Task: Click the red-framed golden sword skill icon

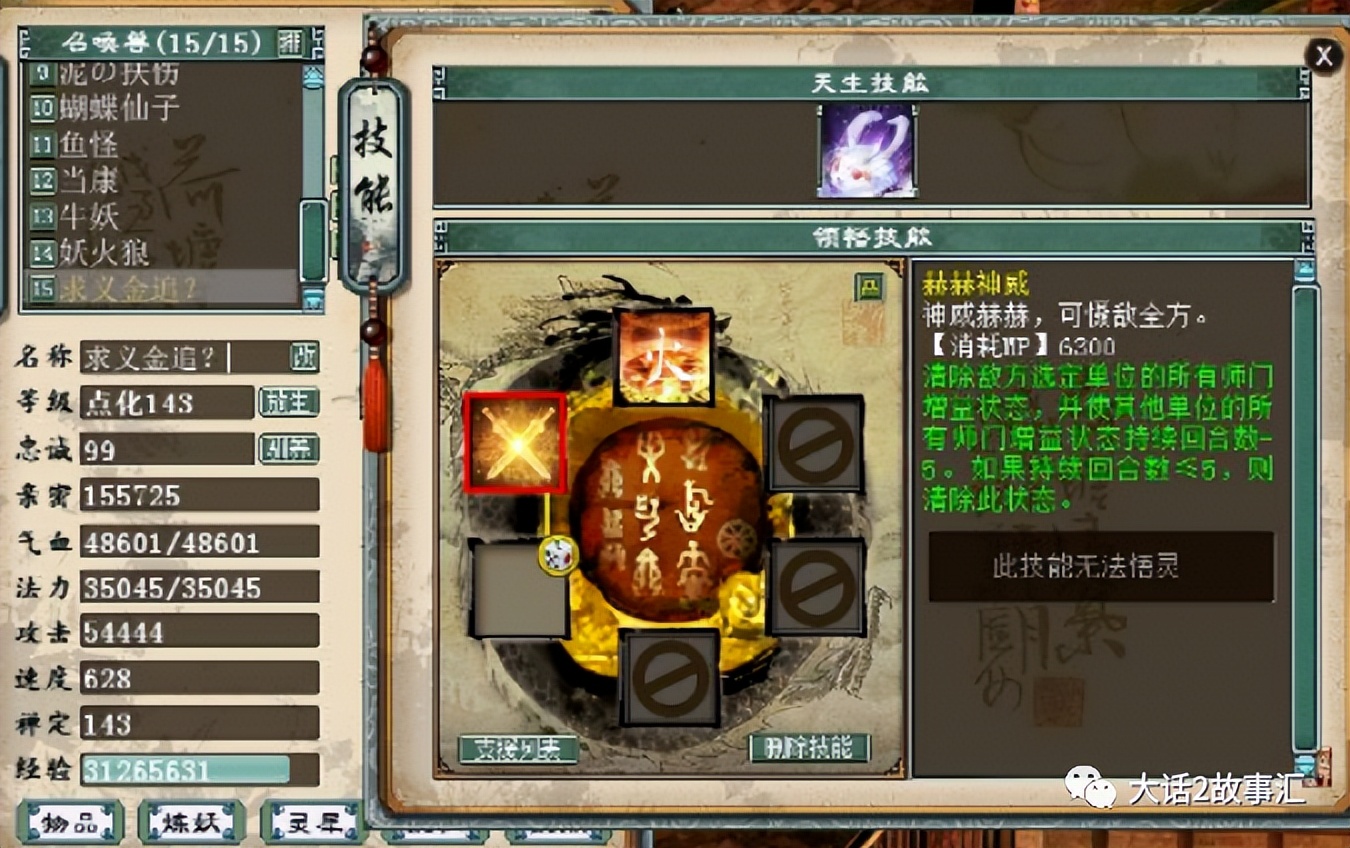Action: point(517,443)
